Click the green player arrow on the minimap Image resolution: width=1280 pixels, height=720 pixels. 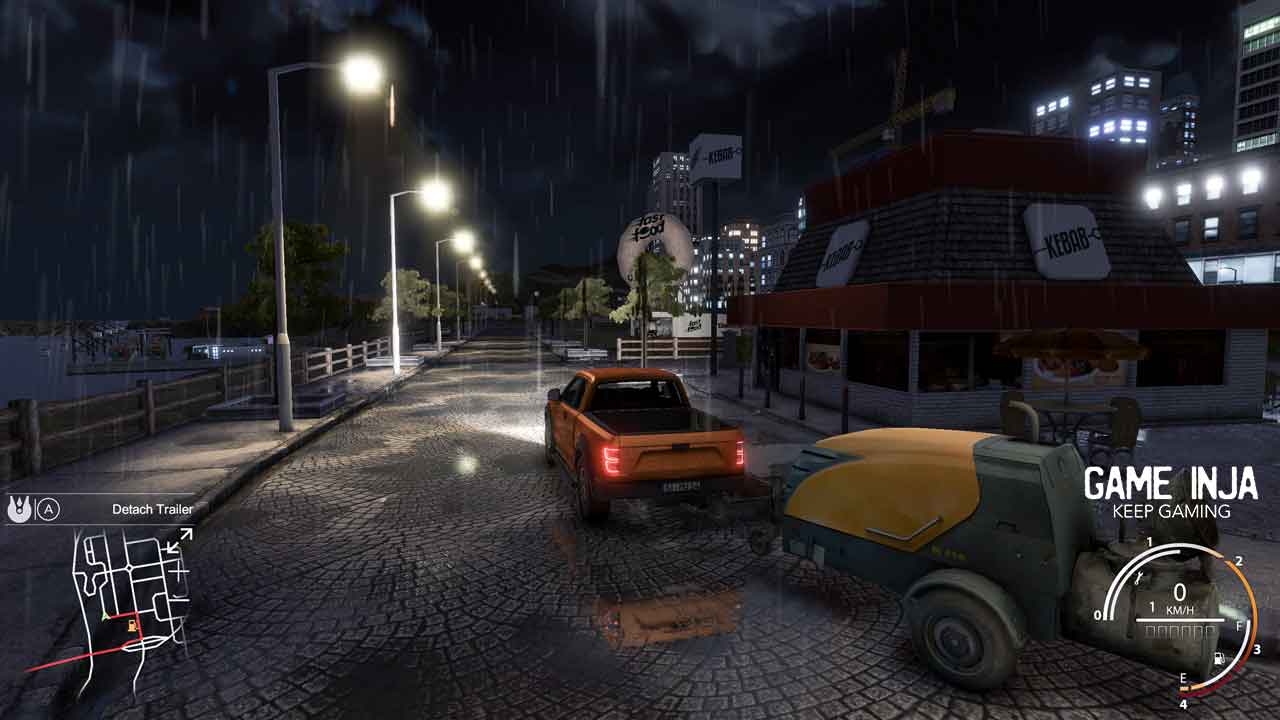pos(105,616)
